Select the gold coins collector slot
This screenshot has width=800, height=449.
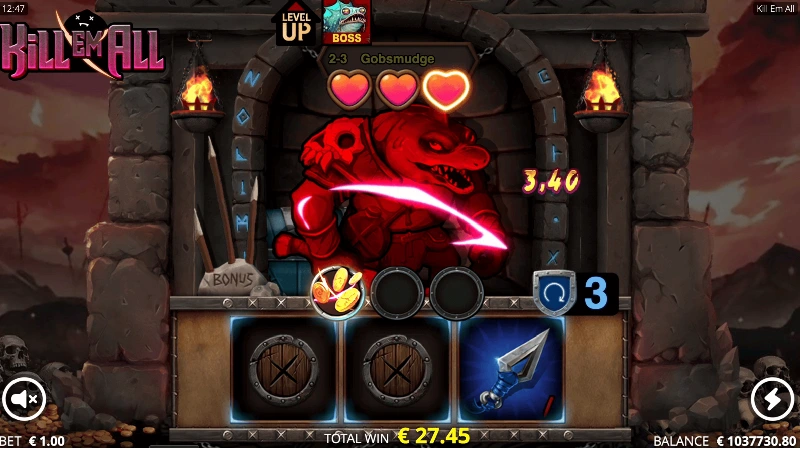[336, 292]
